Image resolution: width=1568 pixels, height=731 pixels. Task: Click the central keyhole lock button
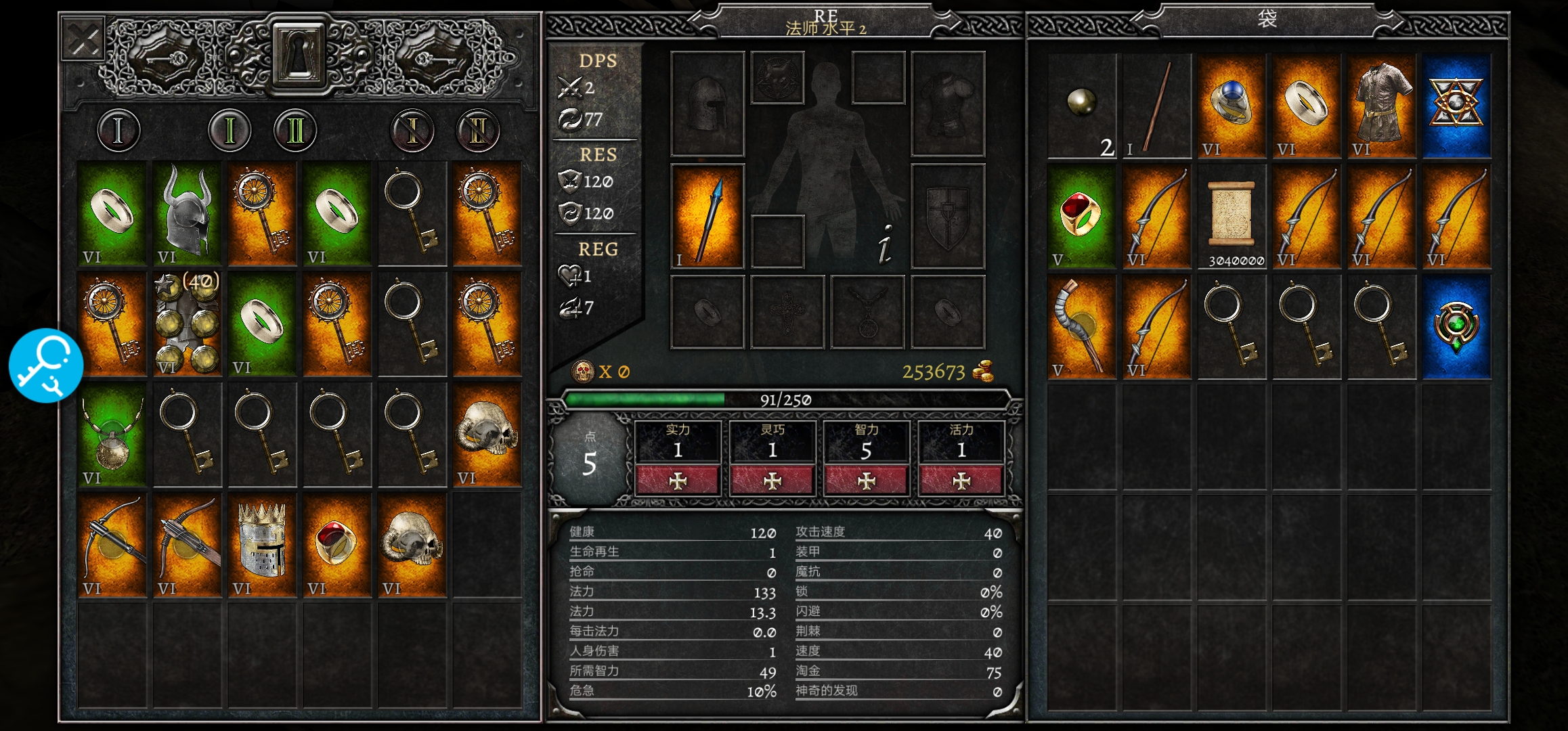coord(299,54)
